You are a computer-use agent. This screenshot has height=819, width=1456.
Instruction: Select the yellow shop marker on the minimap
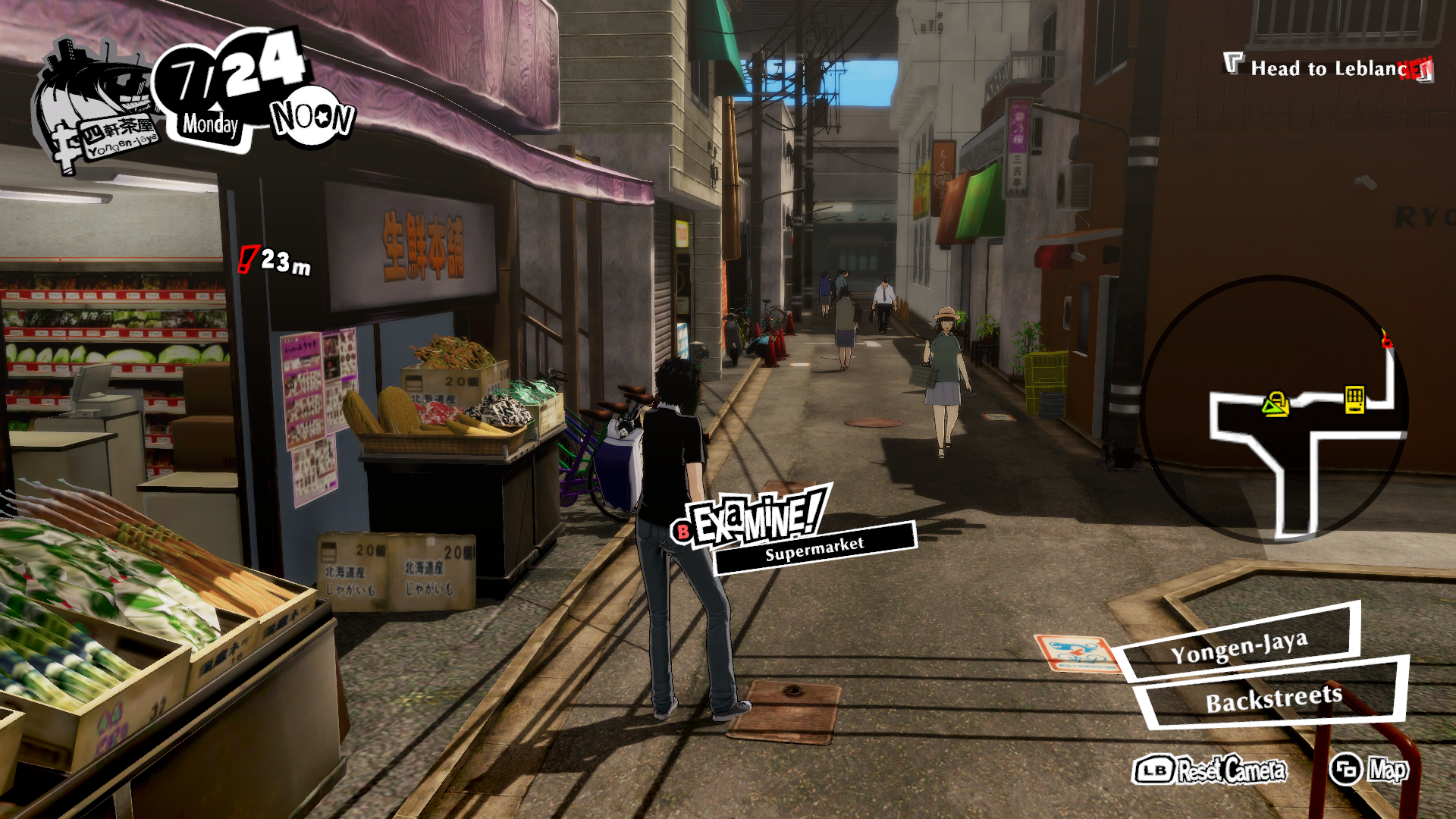click(x=1354, y=399)
